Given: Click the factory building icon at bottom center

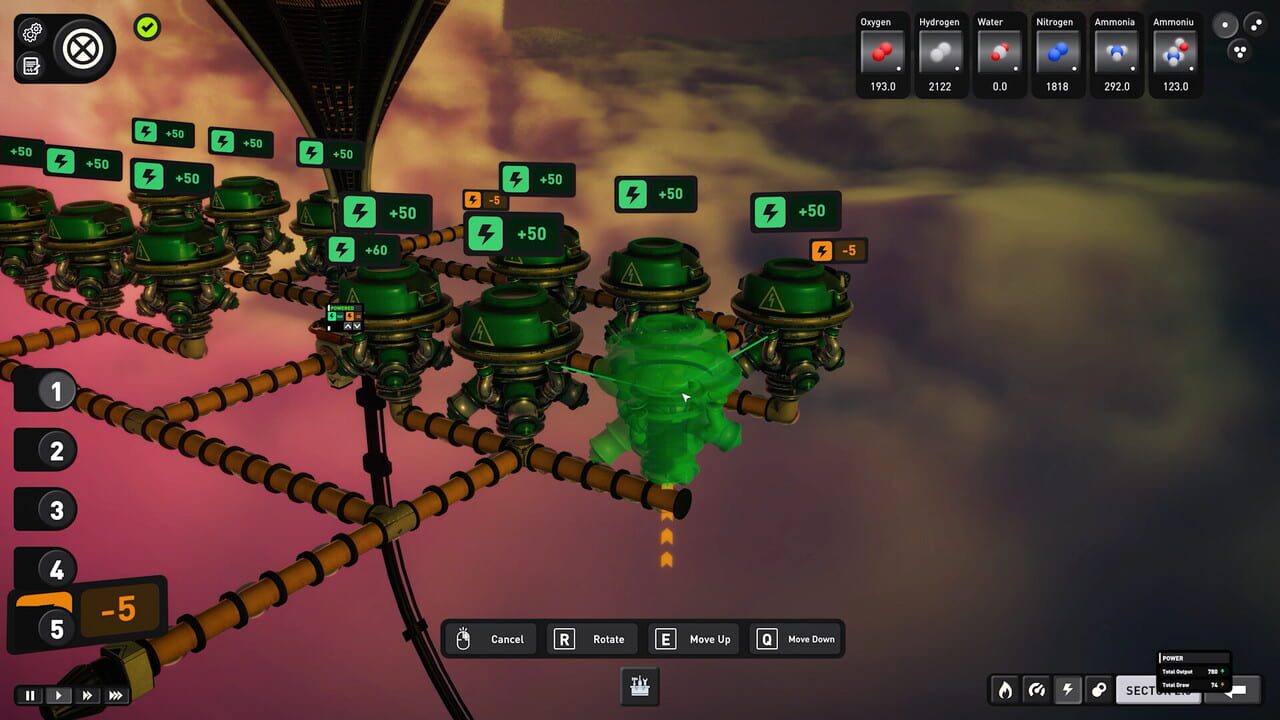Looking at the screenshot, I should [639, 686].
